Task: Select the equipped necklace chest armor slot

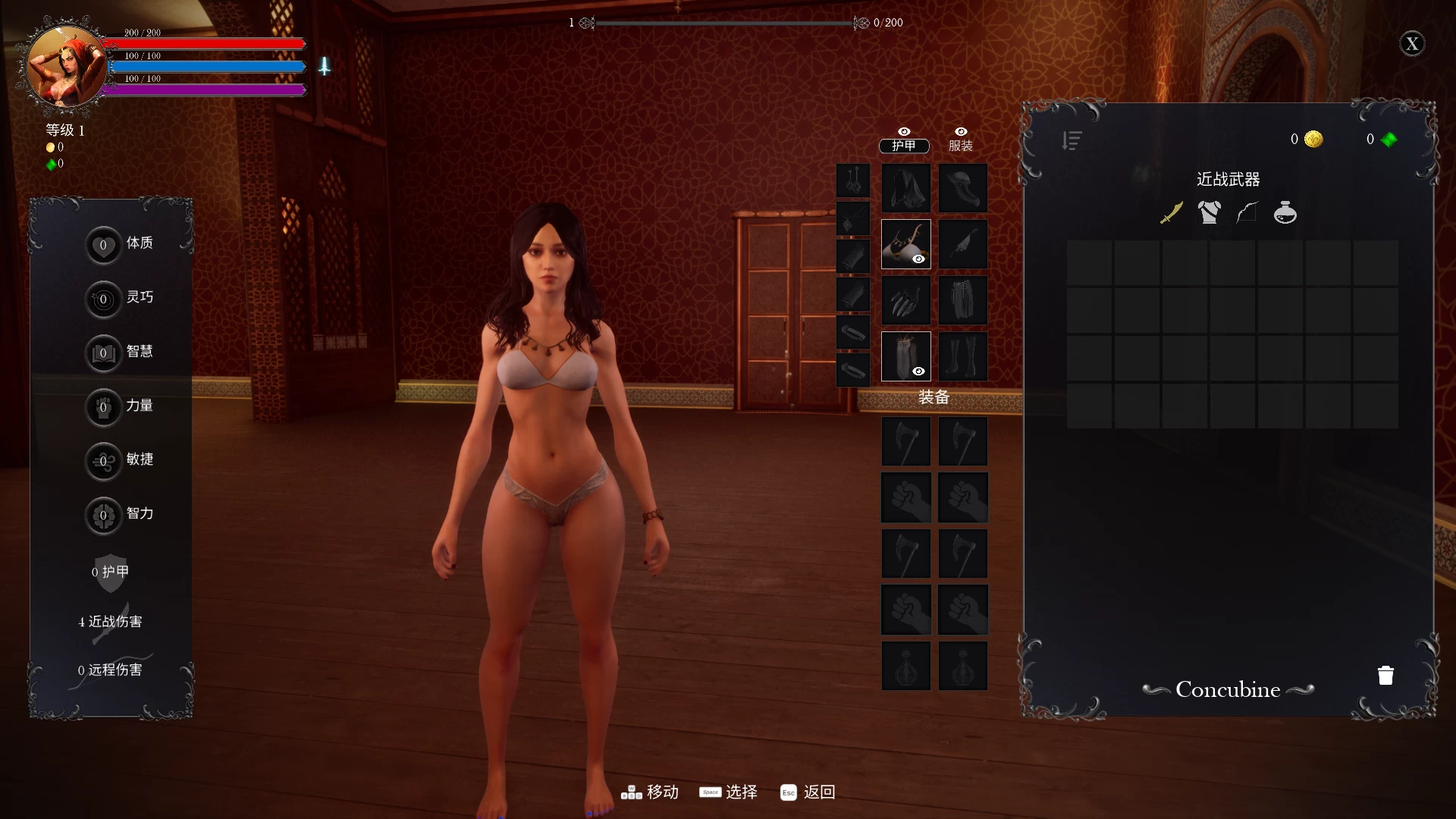Action: point(905,244)
